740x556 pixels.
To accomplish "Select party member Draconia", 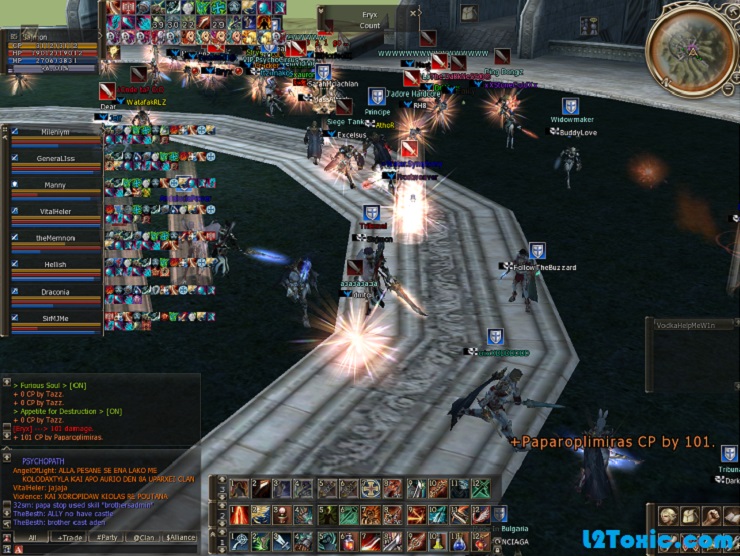I will pos(55,292).
